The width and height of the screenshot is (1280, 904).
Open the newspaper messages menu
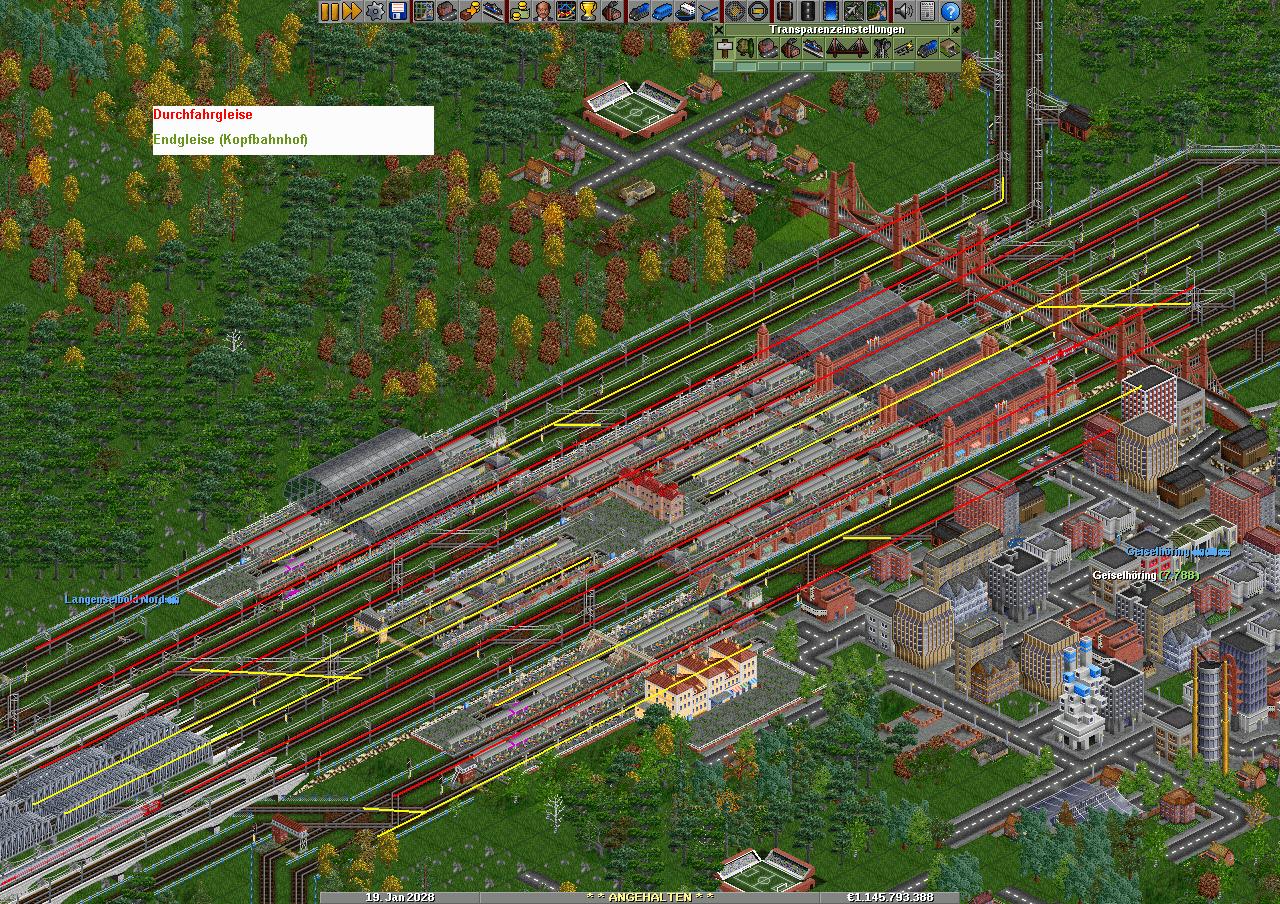pyautogui.click(x=926, y=11)
